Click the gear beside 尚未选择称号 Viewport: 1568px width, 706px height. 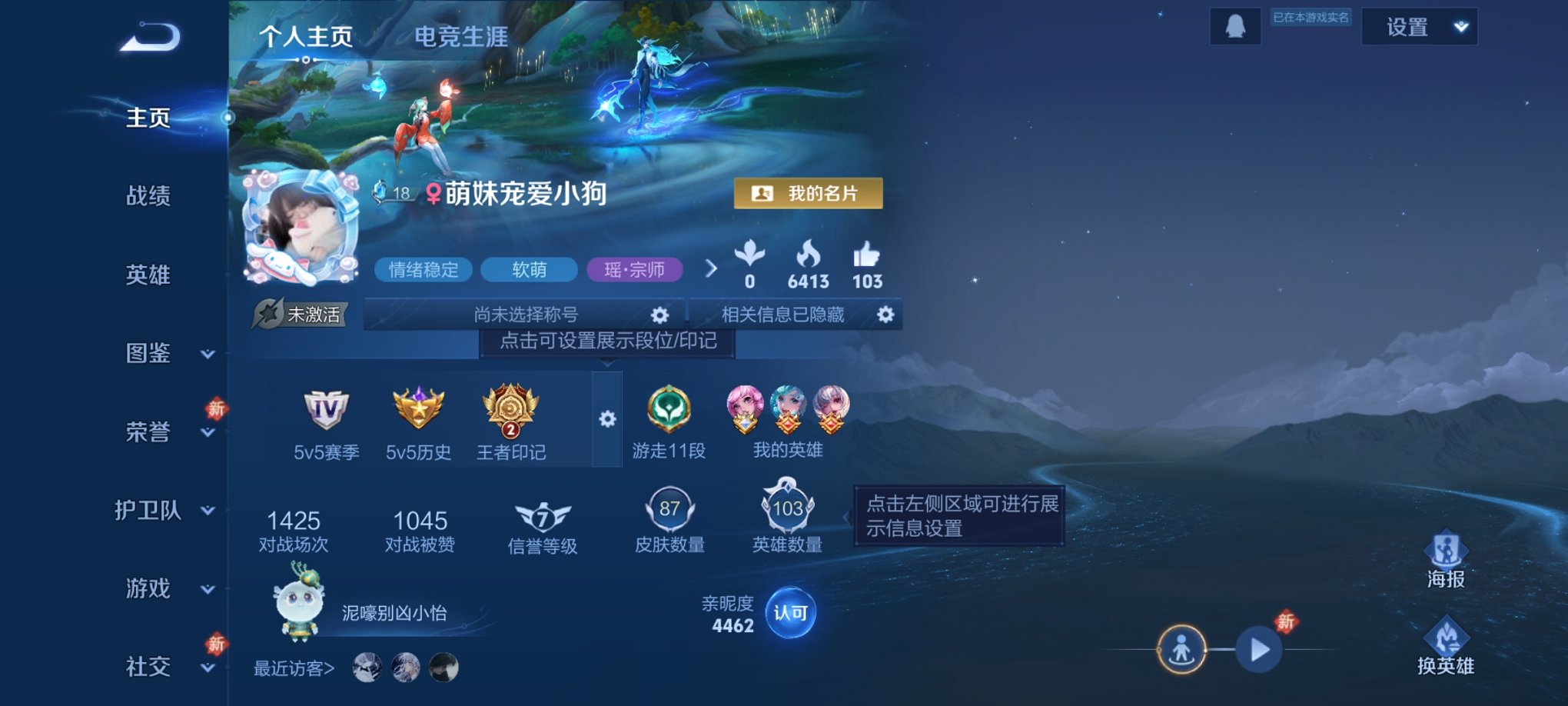click(x=659, y=315)
